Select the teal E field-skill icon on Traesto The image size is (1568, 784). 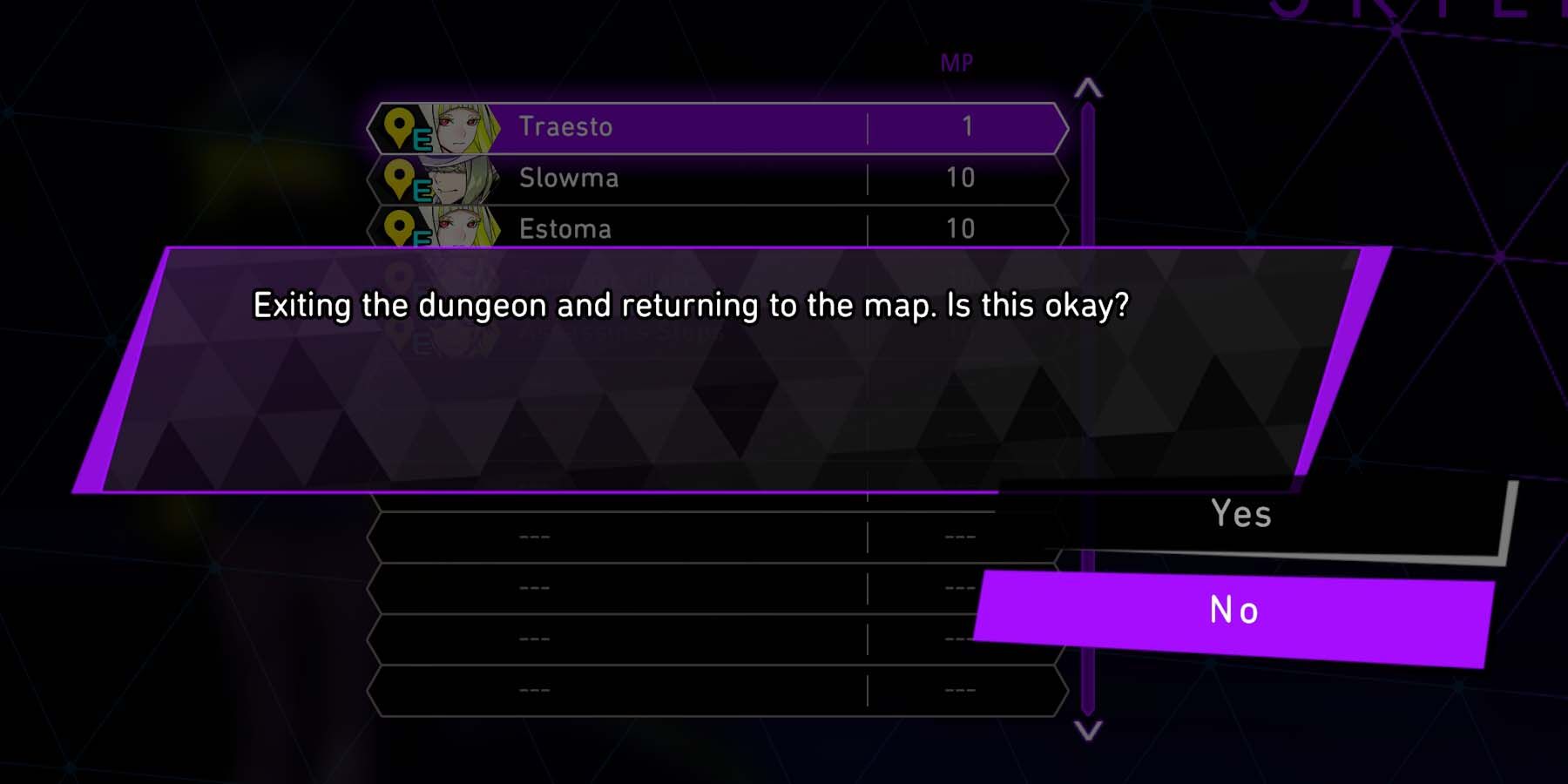pos(423,139)
